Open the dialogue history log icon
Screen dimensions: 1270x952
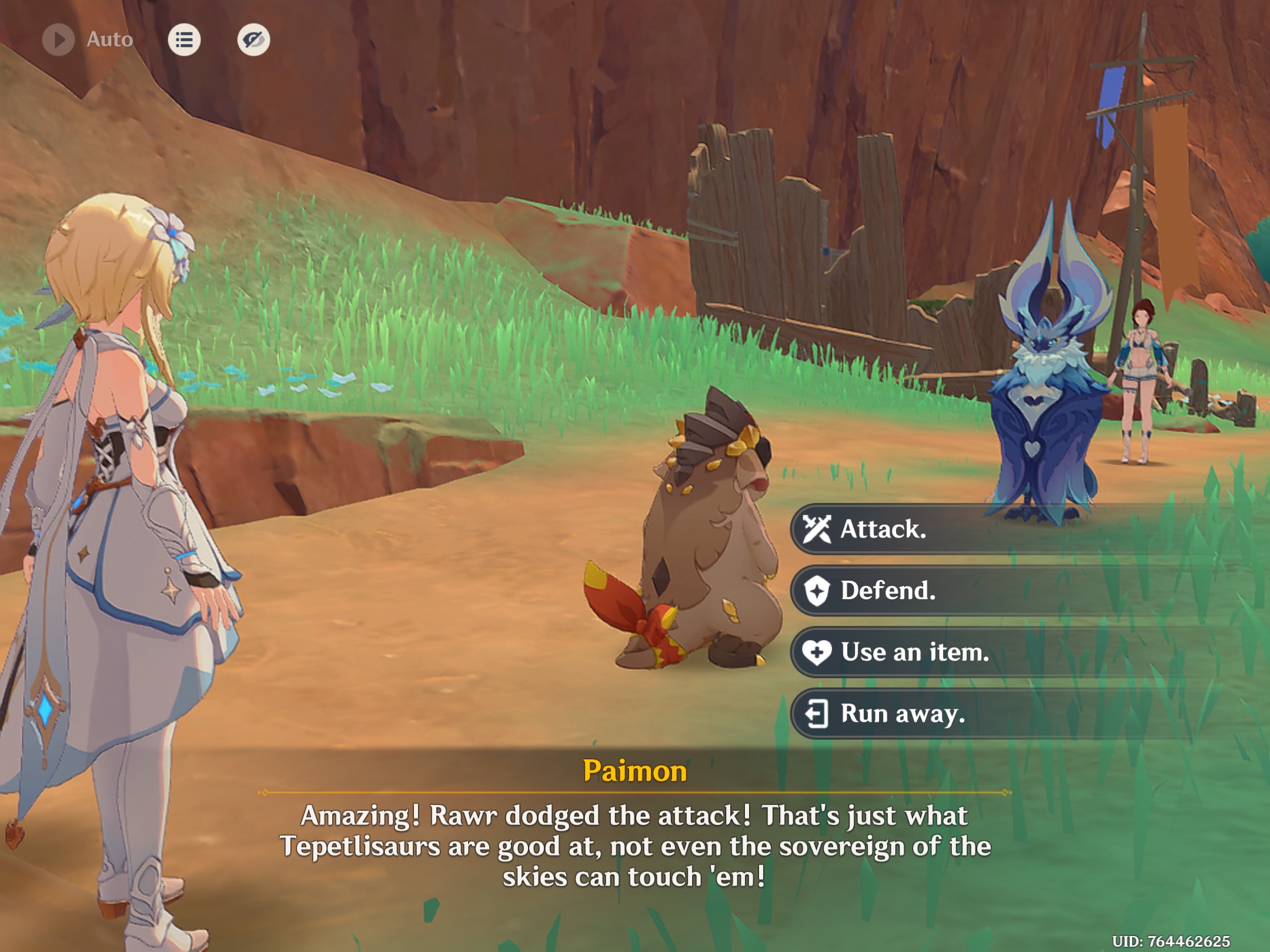point(185,40)
